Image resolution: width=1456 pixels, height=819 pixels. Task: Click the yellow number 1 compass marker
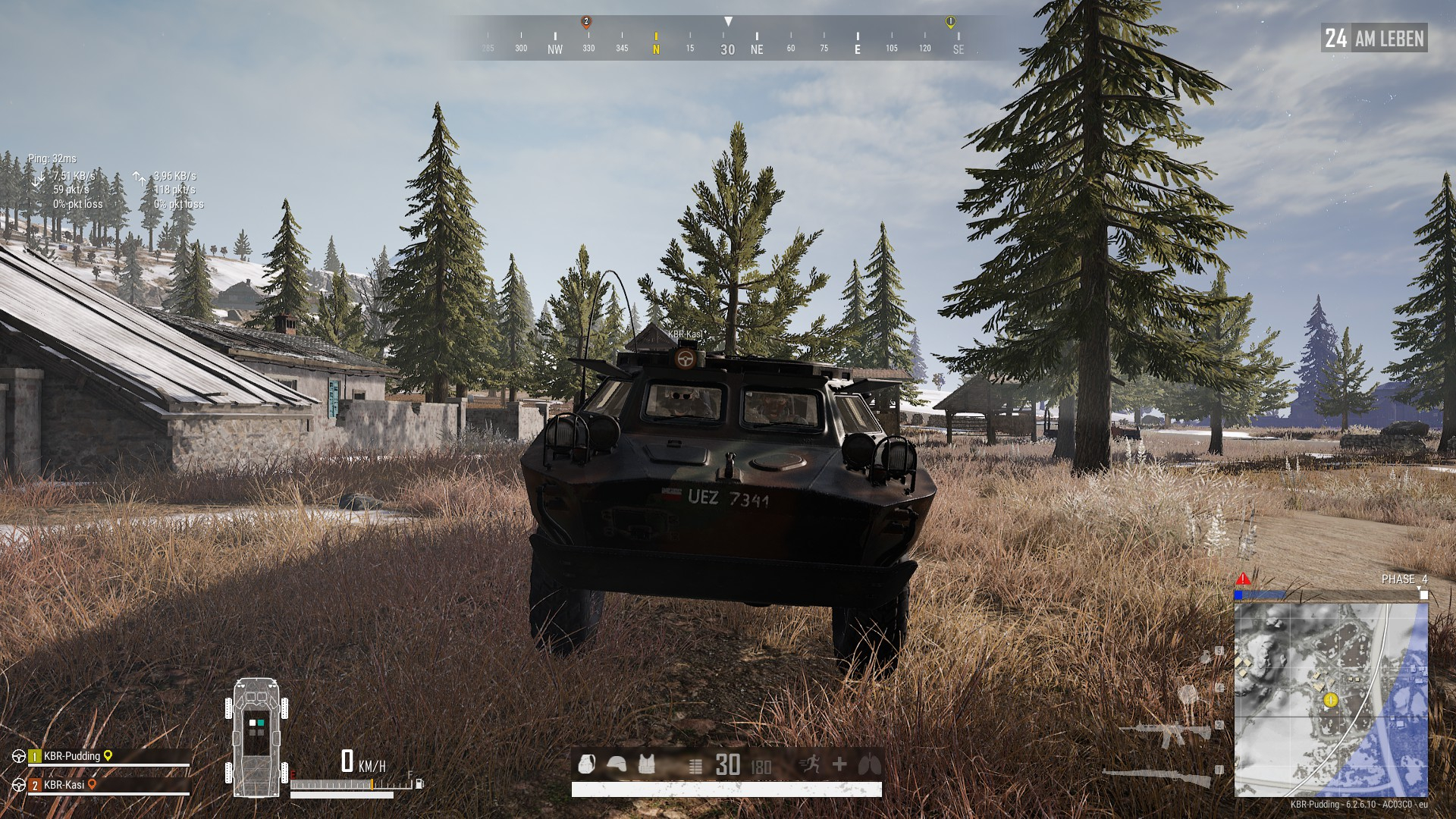[x=950, y=23]
